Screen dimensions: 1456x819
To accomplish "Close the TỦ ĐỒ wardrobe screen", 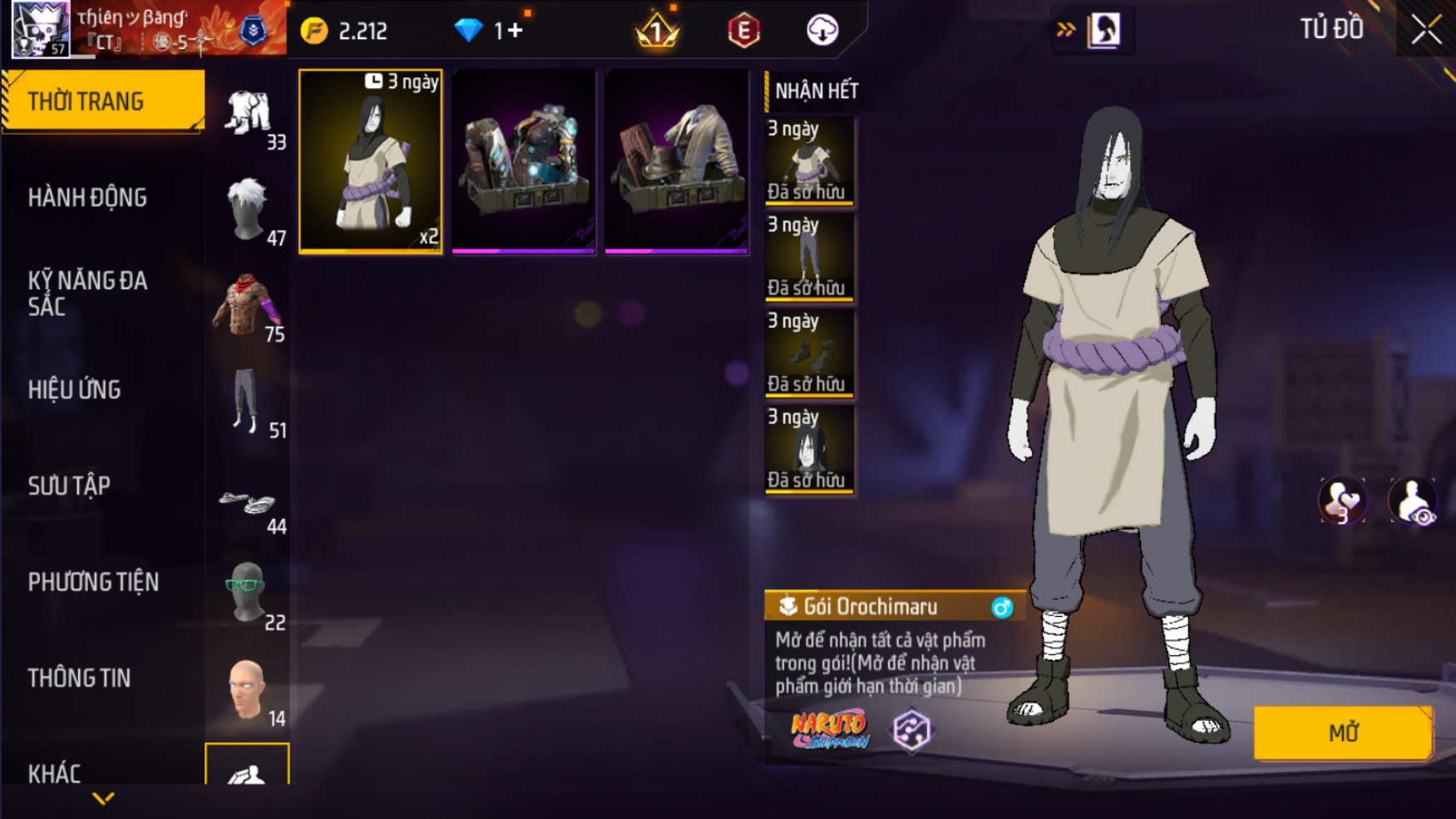I will [x=1426, y=30].
